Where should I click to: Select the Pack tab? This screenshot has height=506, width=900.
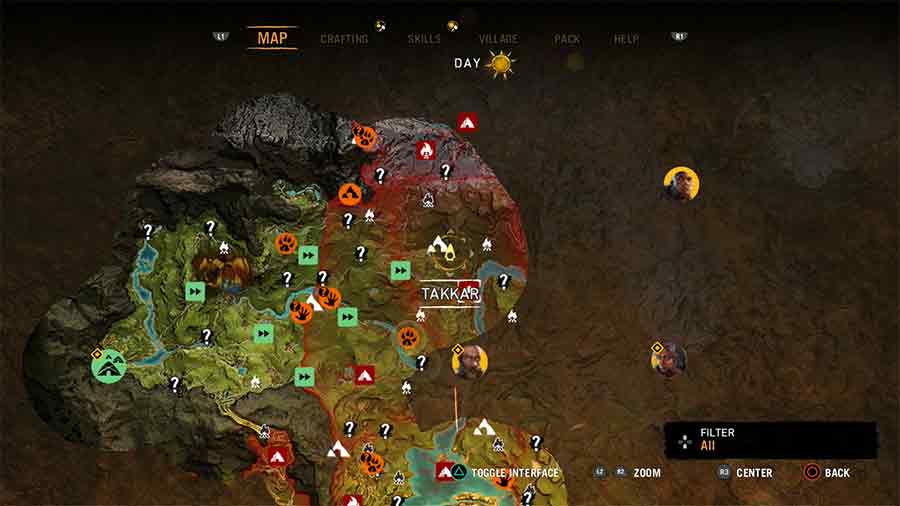(x=567, y=39)
